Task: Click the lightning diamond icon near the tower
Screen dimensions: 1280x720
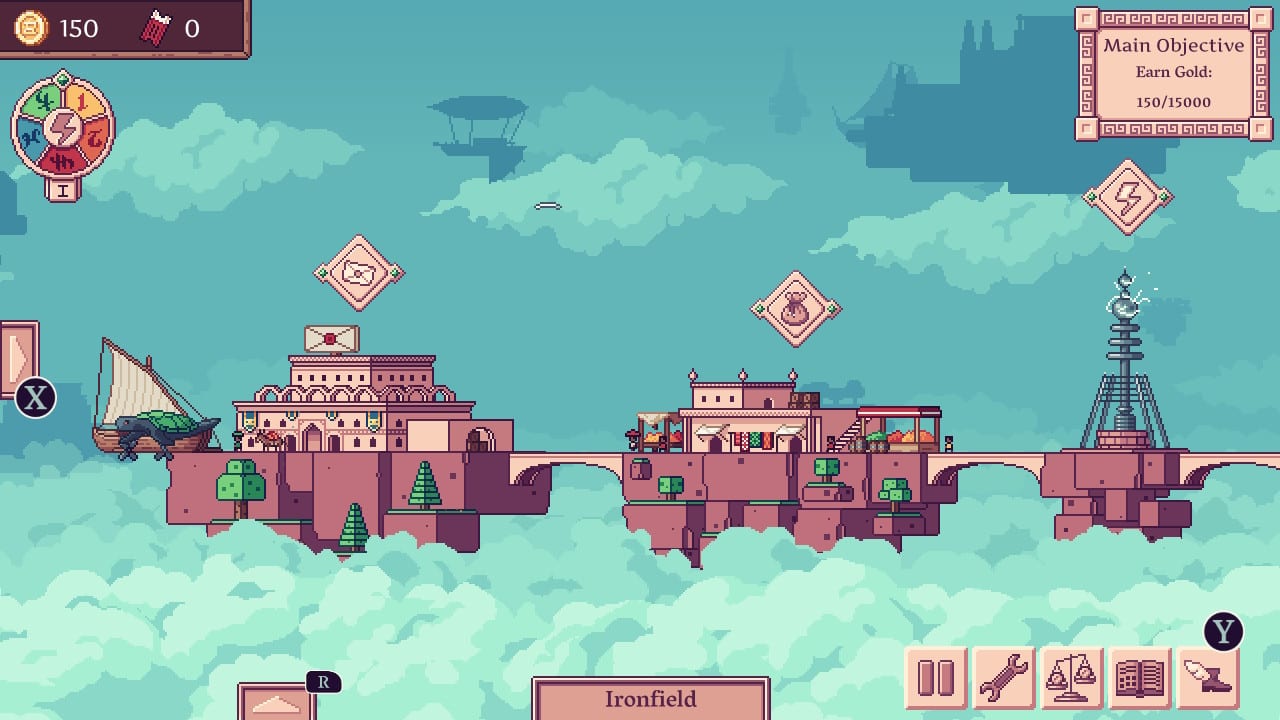Action: pos(1130,196)
